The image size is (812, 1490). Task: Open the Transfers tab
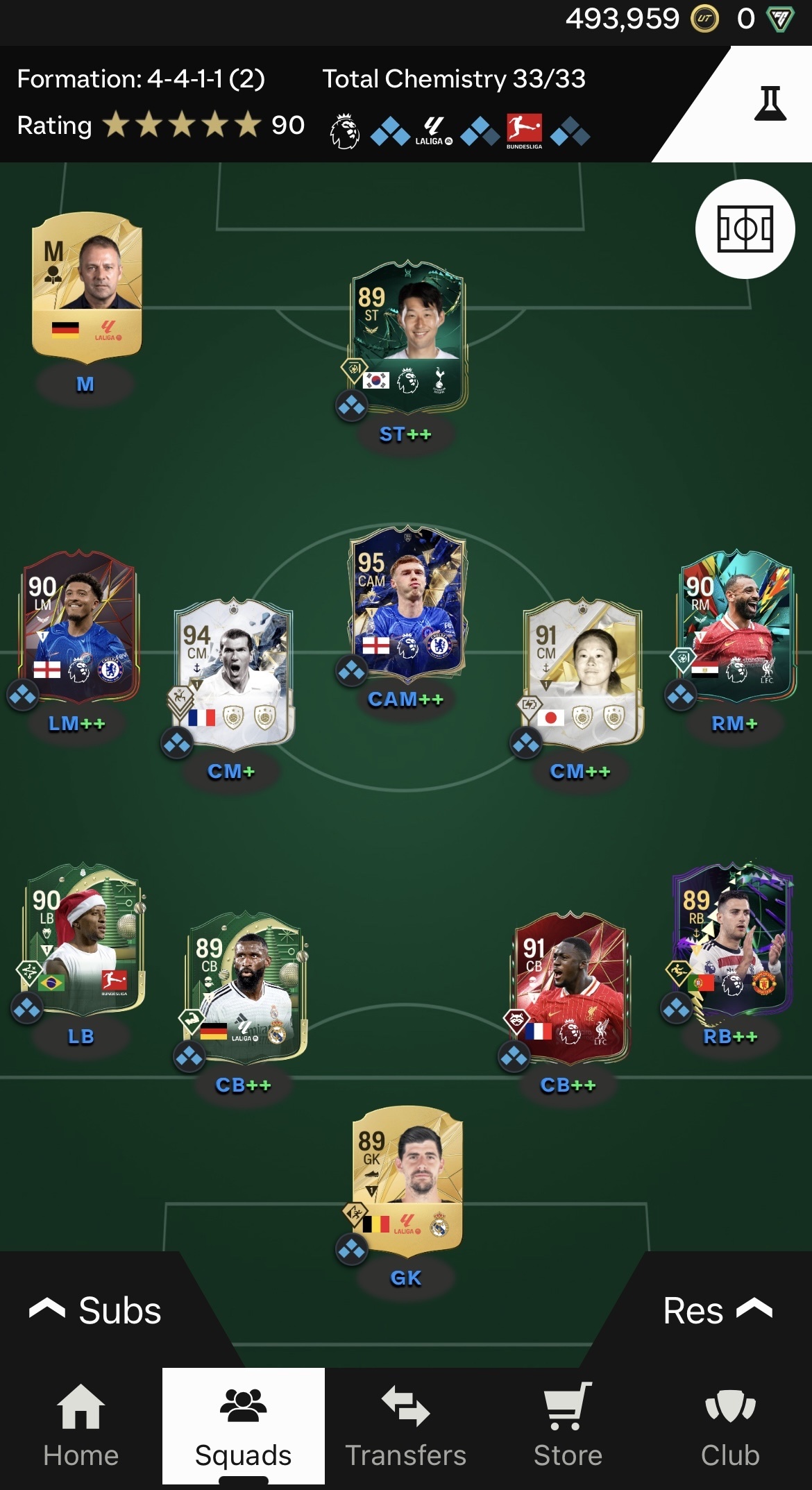(x=405, y=1425)
